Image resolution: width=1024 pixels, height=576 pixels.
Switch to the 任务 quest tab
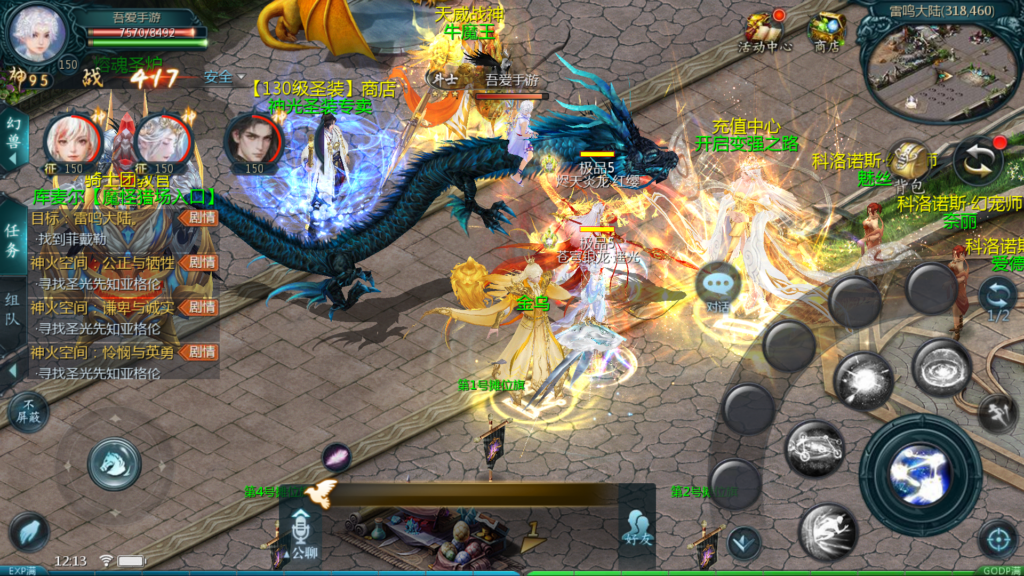tap(12, 240)
